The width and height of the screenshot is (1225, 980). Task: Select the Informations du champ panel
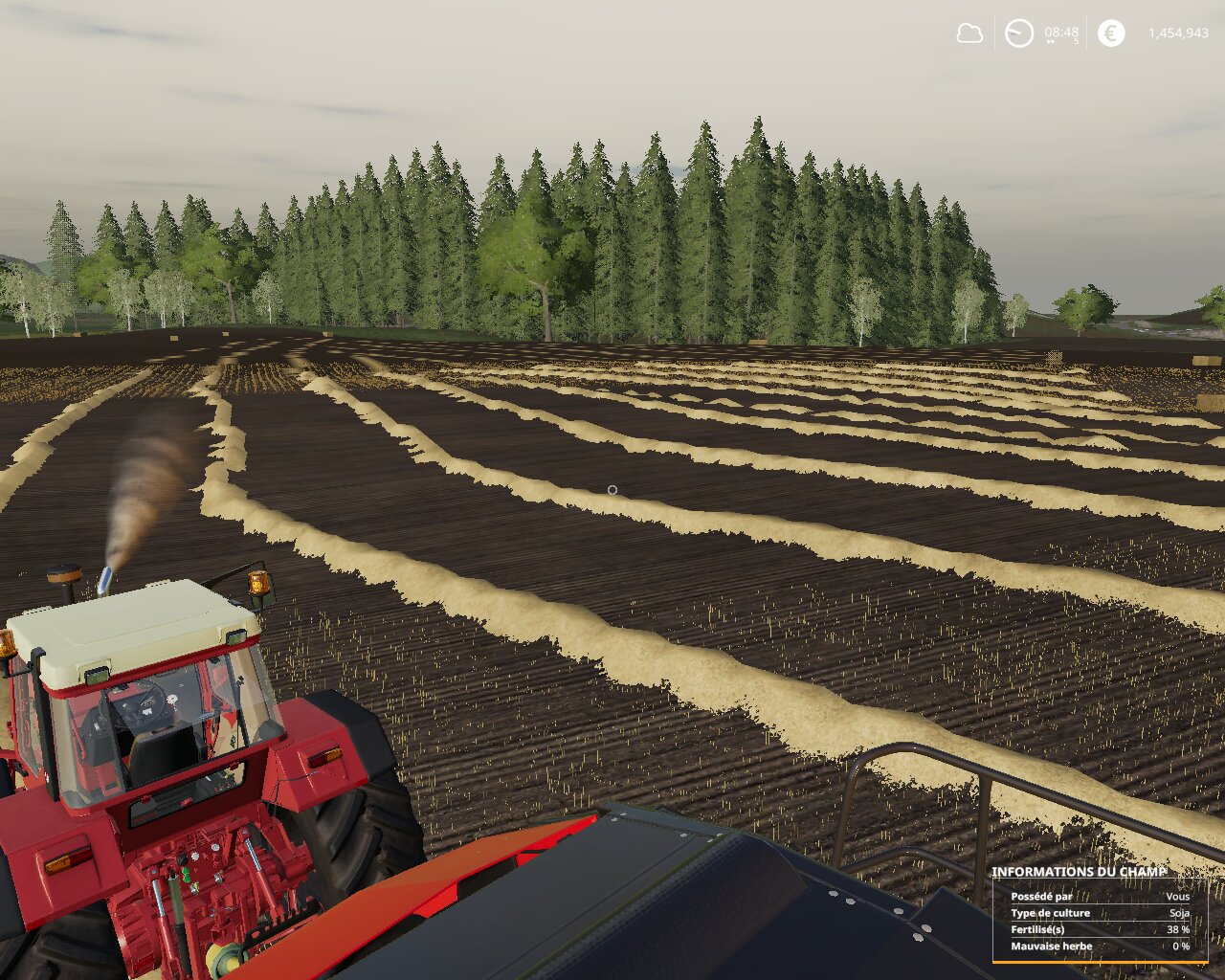pos(1101,914)
